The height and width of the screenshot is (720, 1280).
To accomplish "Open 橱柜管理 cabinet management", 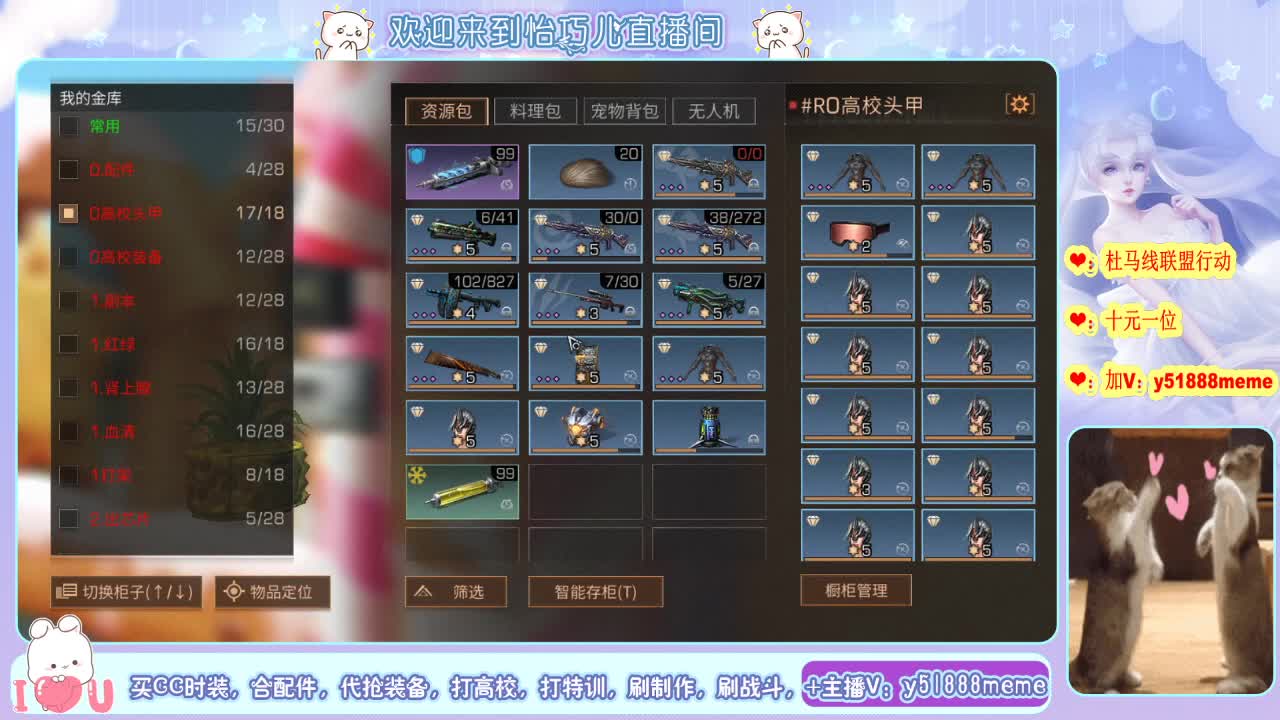I will pos(855,589).
